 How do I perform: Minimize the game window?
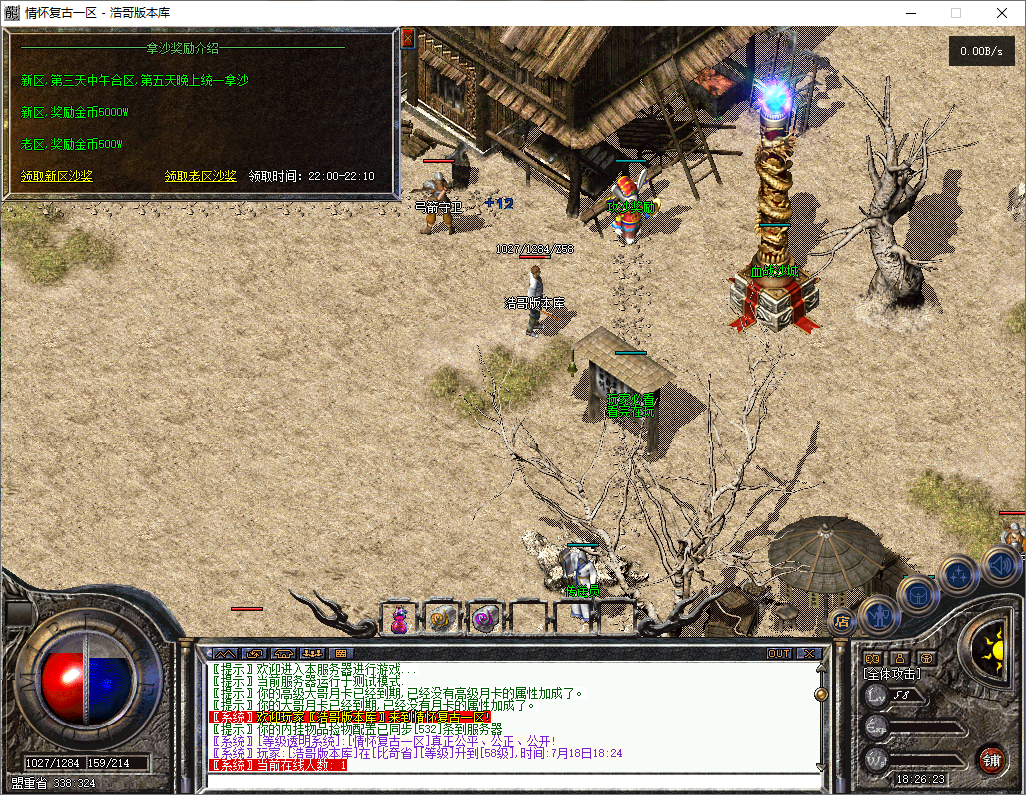point(910,13)
